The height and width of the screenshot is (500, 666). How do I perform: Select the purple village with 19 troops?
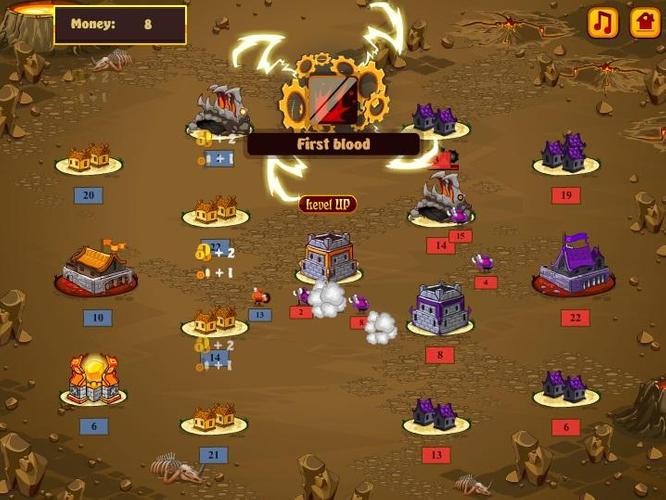click(565, 155)
